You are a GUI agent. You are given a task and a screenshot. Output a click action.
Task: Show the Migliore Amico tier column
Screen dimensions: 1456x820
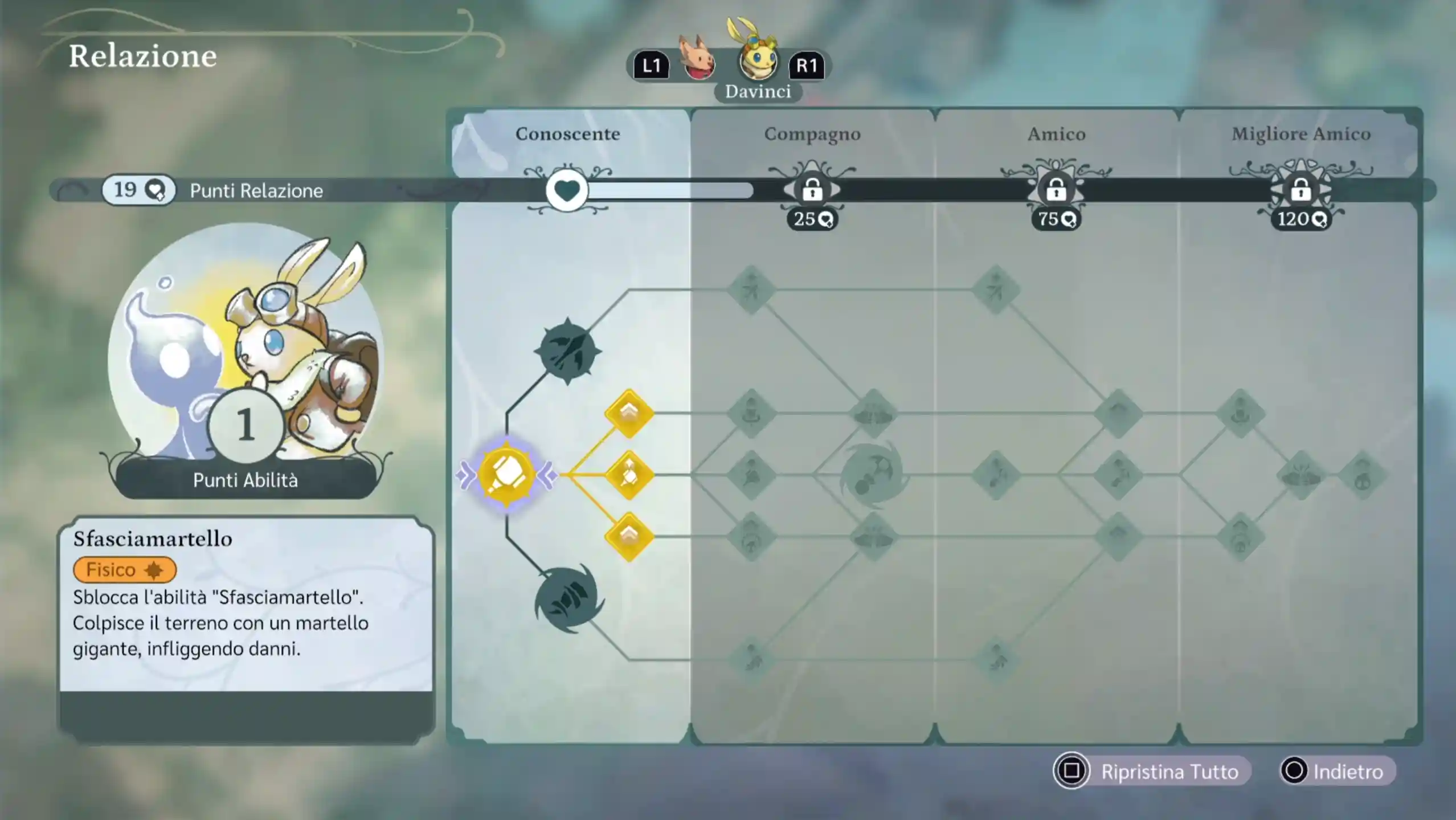[1300, 134]
